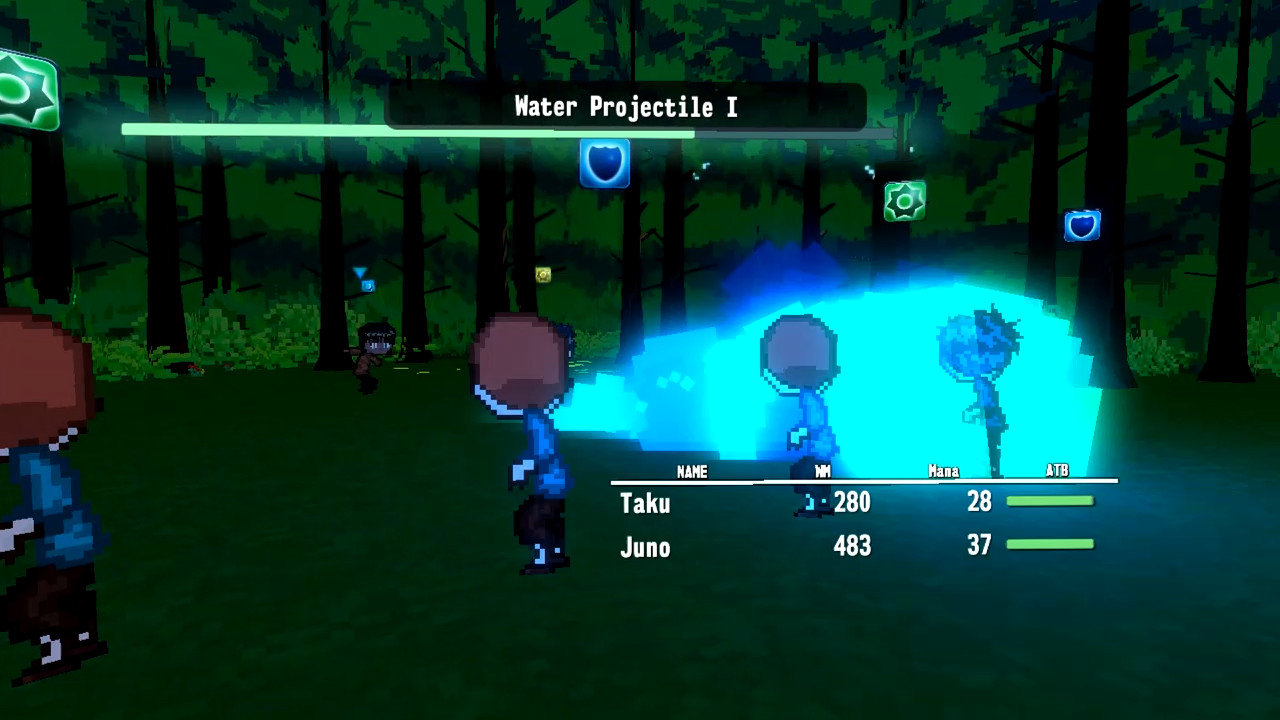
Task: Click Juno's row in the status table
Action: coord(645,546)
